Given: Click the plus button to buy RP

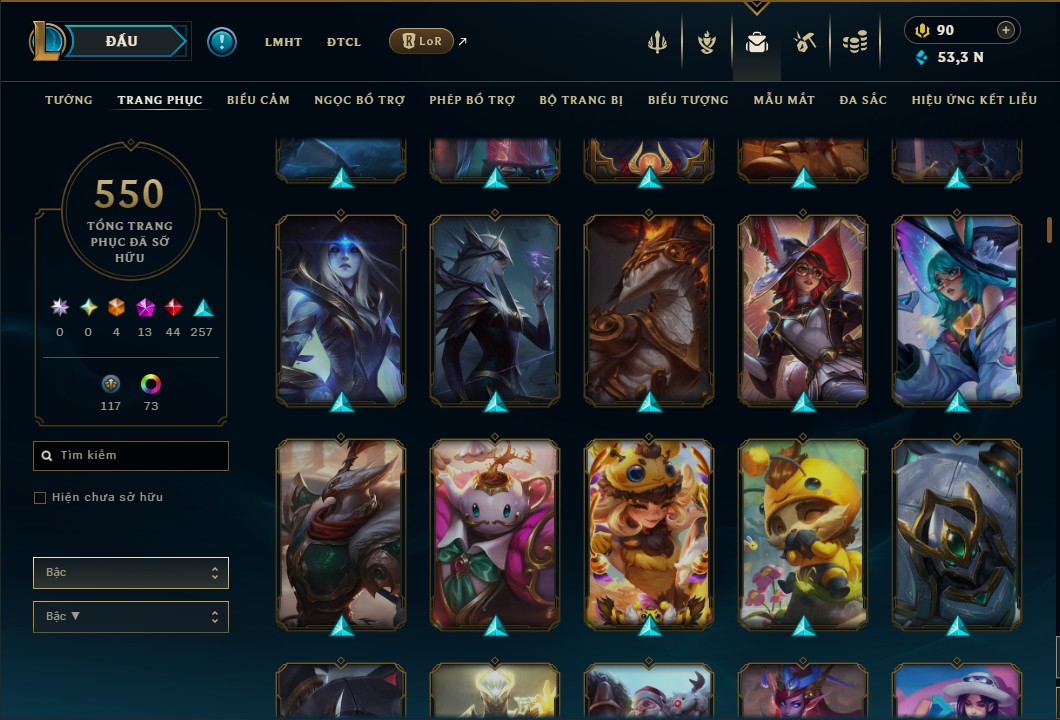Looking at the screenshot, I should 1006,30.
